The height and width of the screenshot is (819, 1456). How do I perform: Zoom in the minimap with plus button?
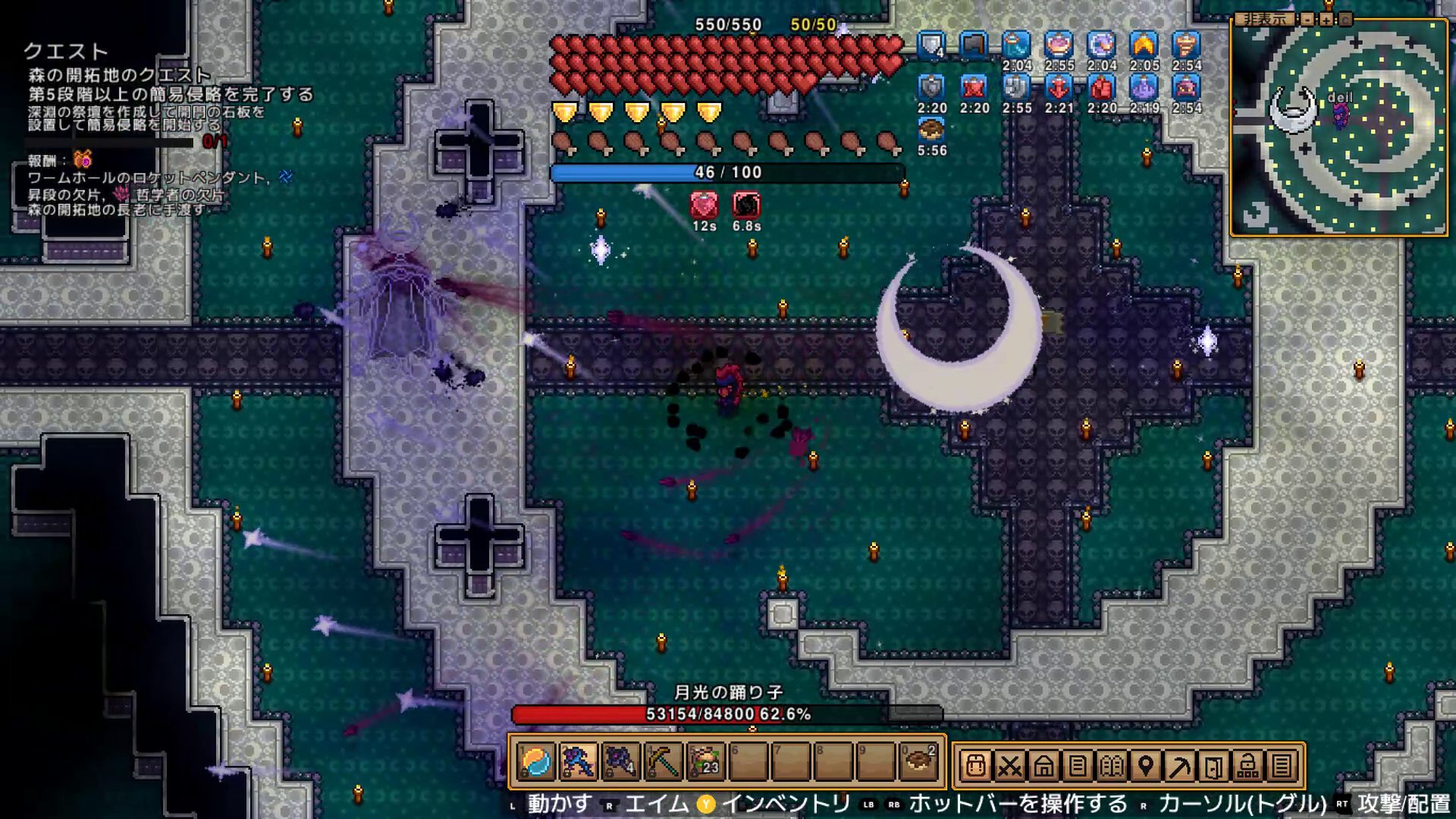[1326, 20]
